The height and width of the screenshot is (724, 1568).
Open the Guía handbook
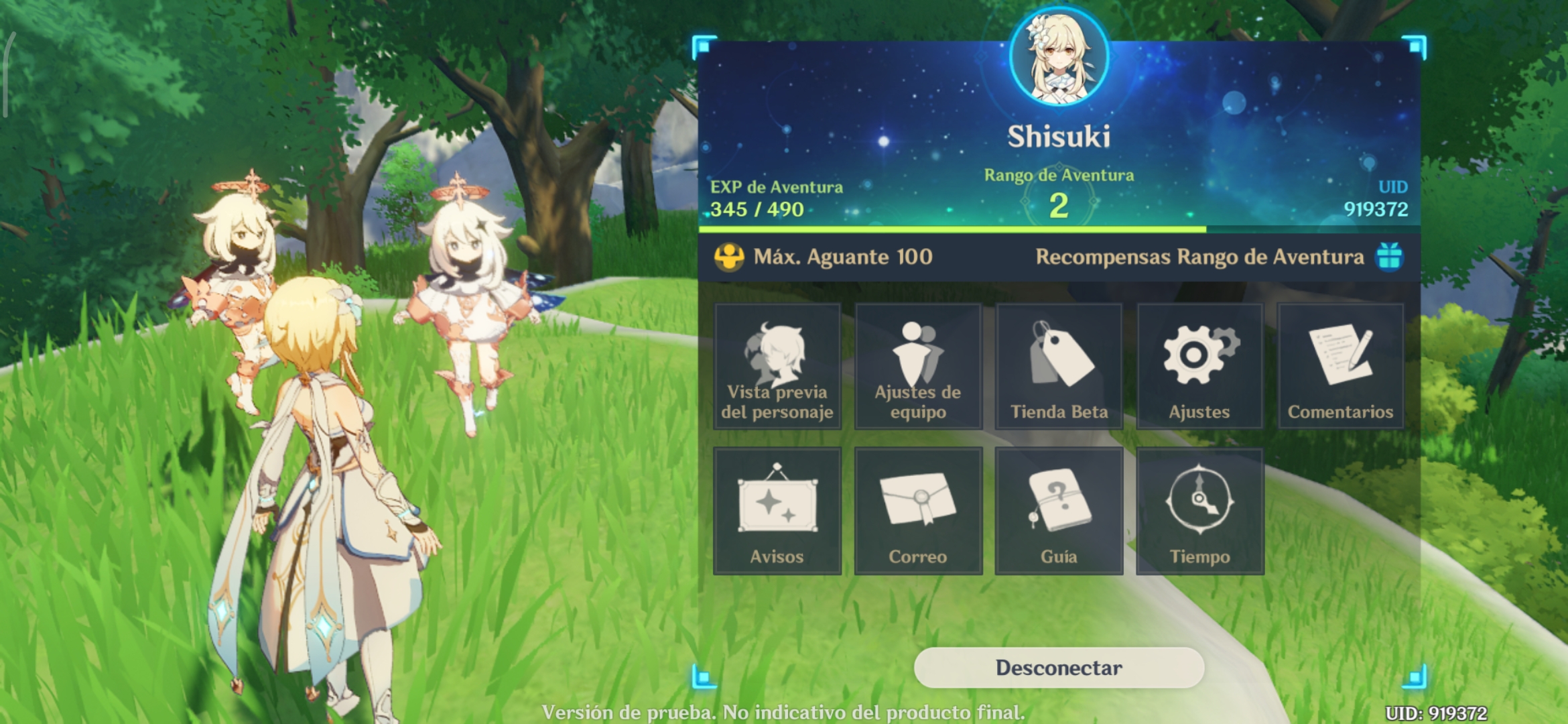1059,511
